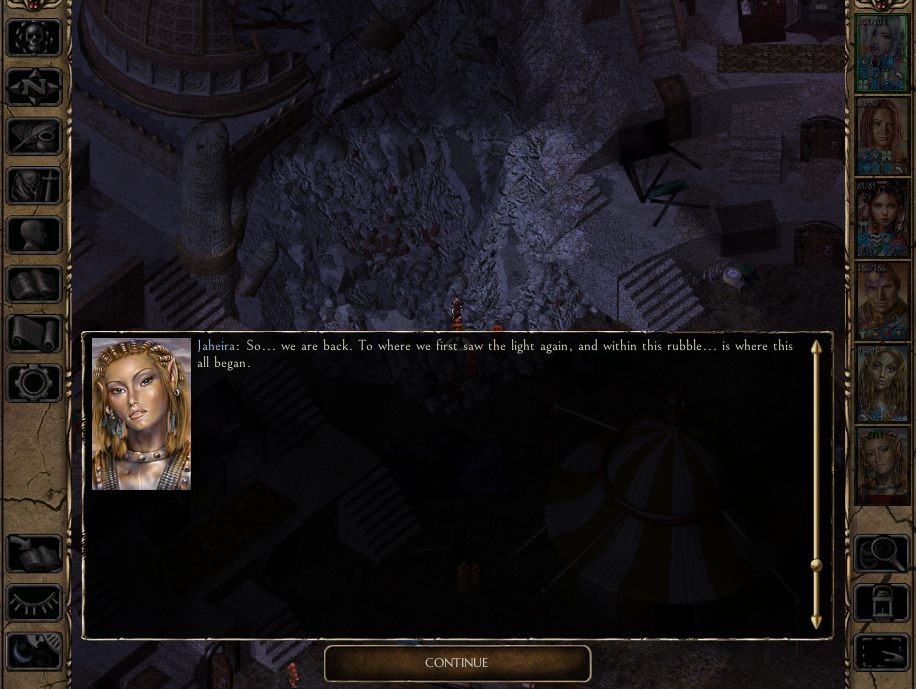This screenshot has width=916, height=689.
Task: Open the mage spellbook icon
Action: 35,284
